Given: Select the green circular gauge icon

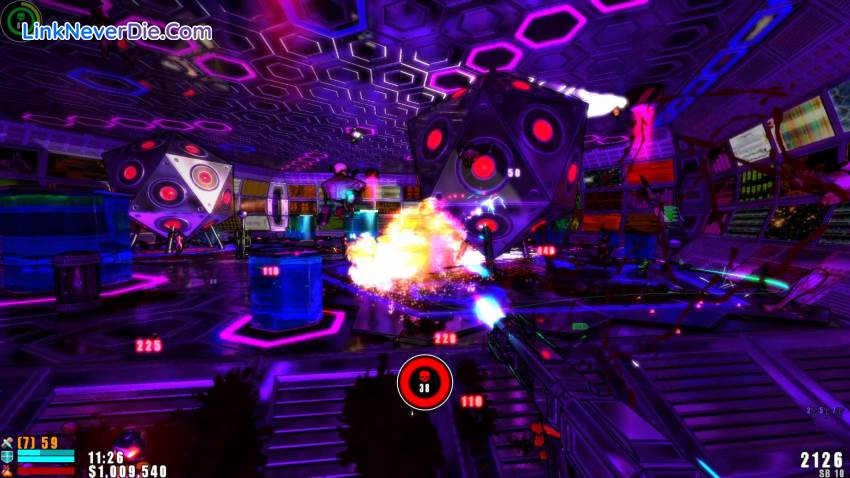Looking at the screenshot, I should [22, 20].
